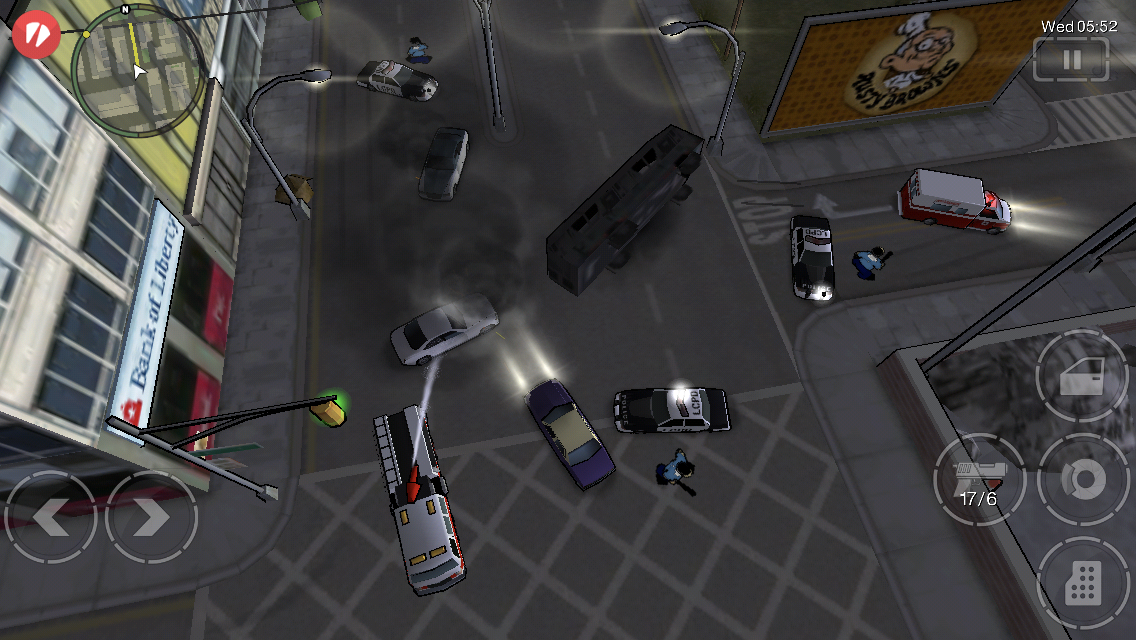Pause the game with the pause button
The image size is (1136, 640).
[x=1071, y=60]
